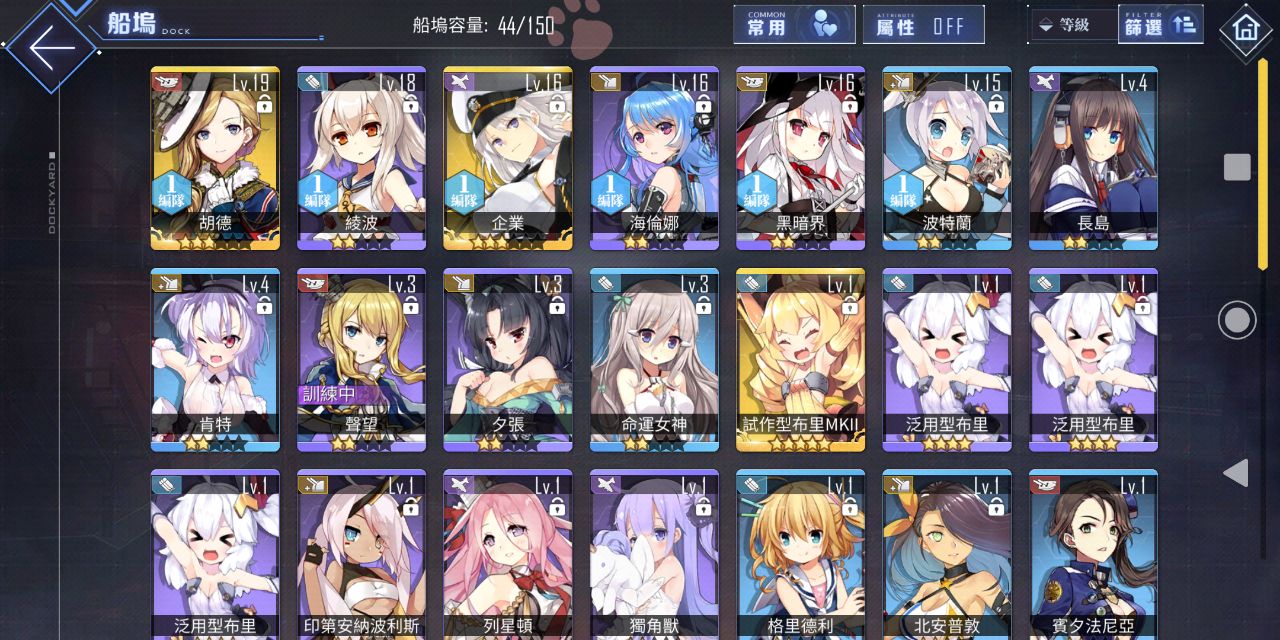
Task: Choose the 企業 ship card
Action: click(x=508, y=158)
